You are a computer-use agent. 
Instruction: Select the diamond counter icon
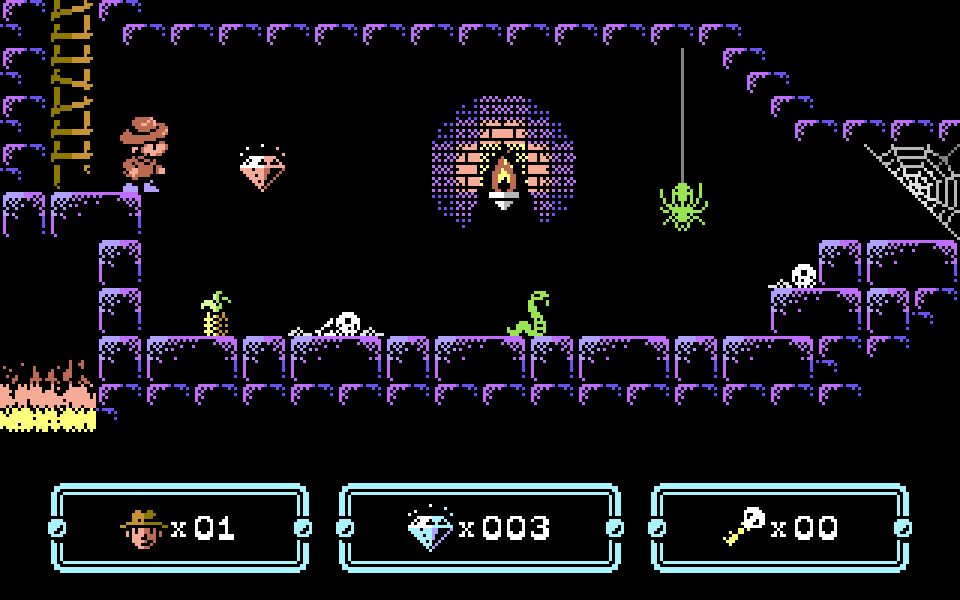[430, 528]
